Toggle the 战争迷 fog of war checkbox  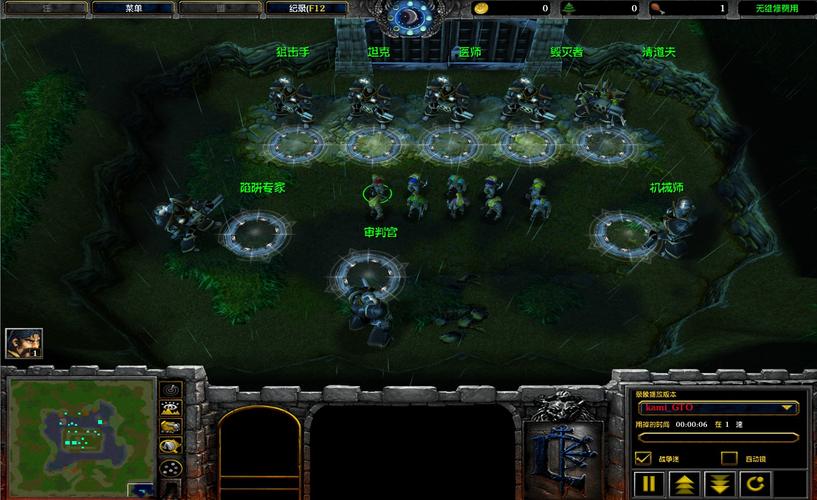(x=644, y=458)
